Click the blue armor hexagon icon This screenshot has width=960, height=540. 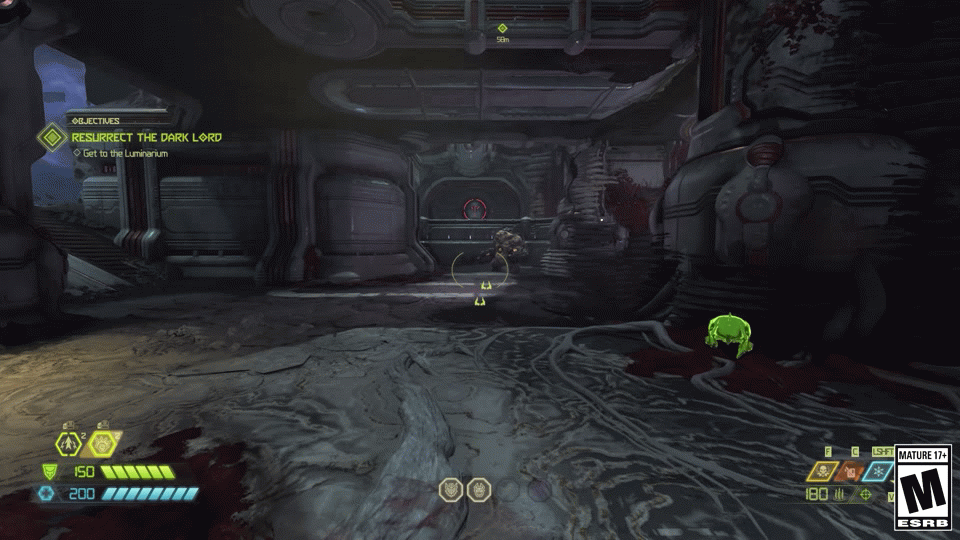coord(45,493)
